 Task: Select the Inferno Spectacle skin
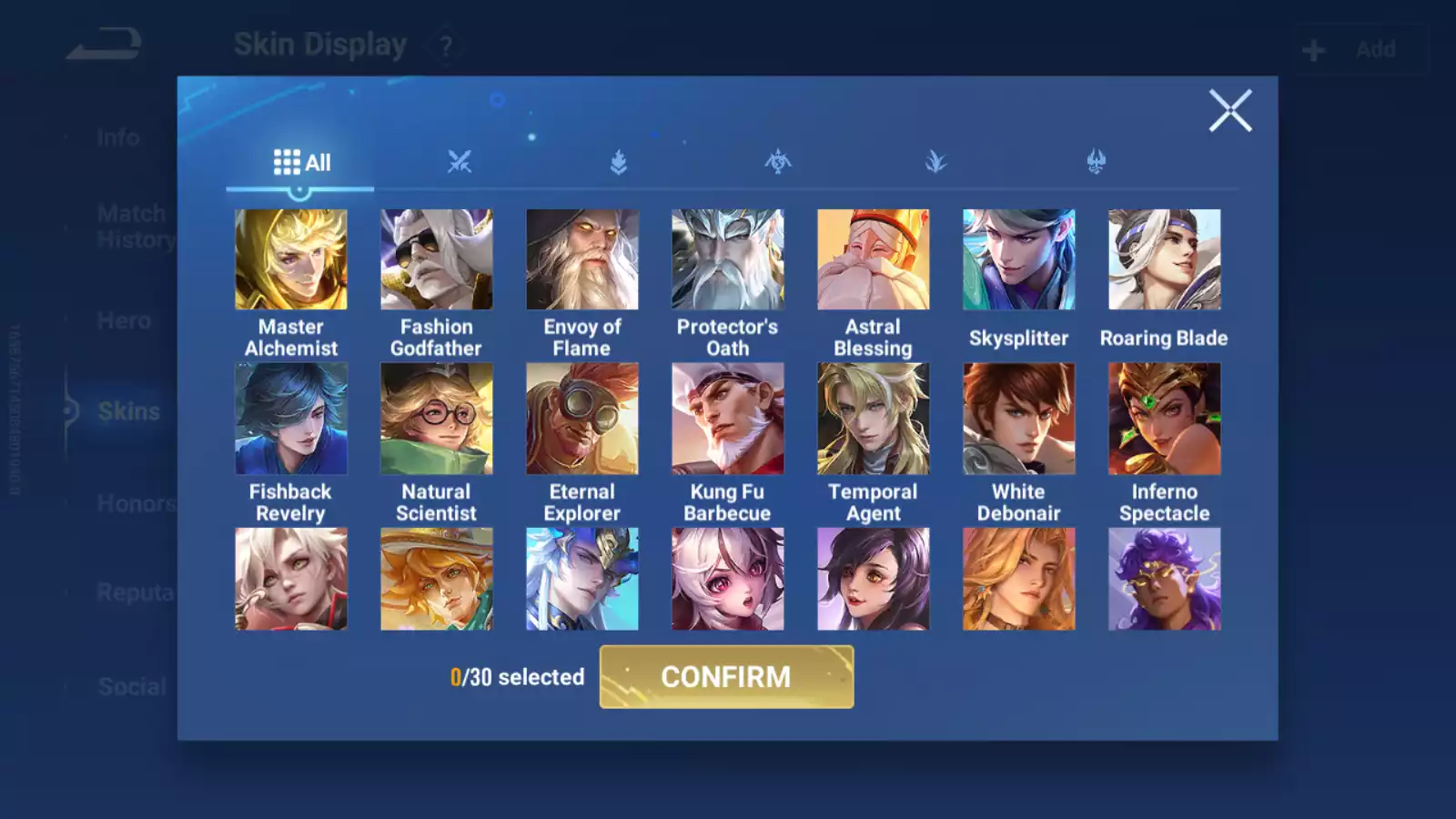[x=1165, y=419]
